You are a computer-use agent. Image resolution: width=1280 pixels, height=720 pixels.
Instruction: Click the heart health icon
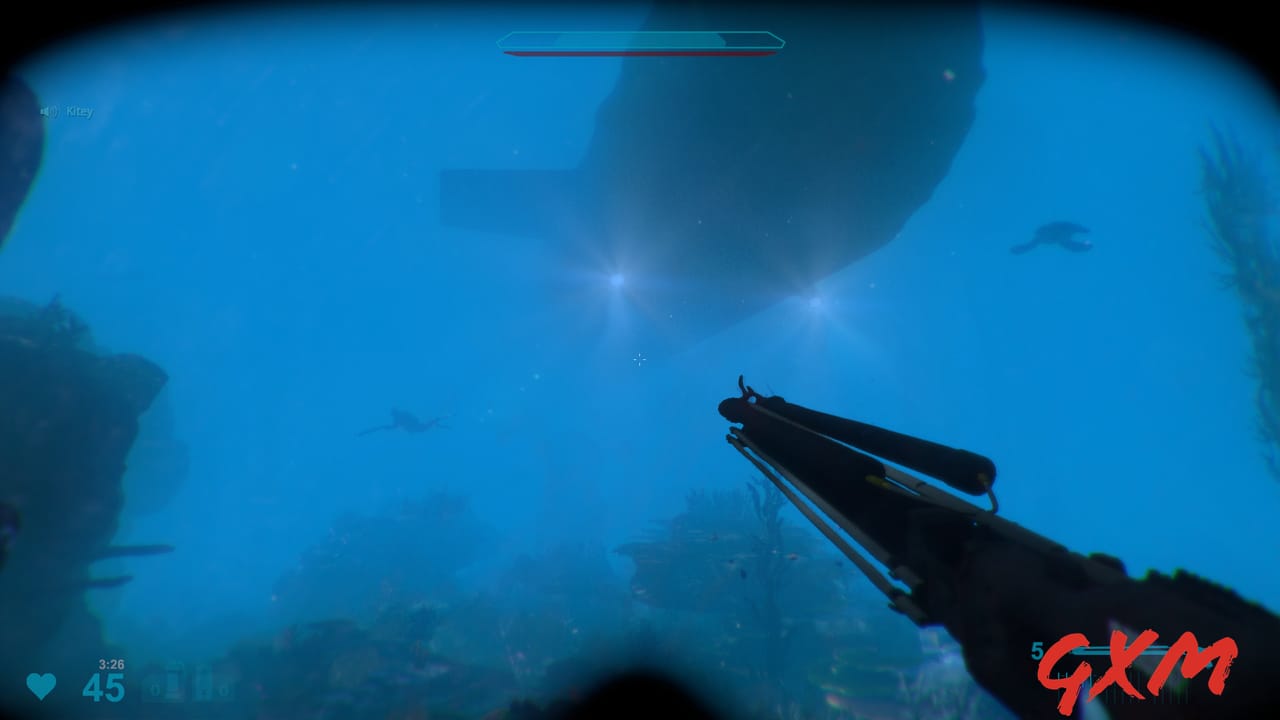40,686
